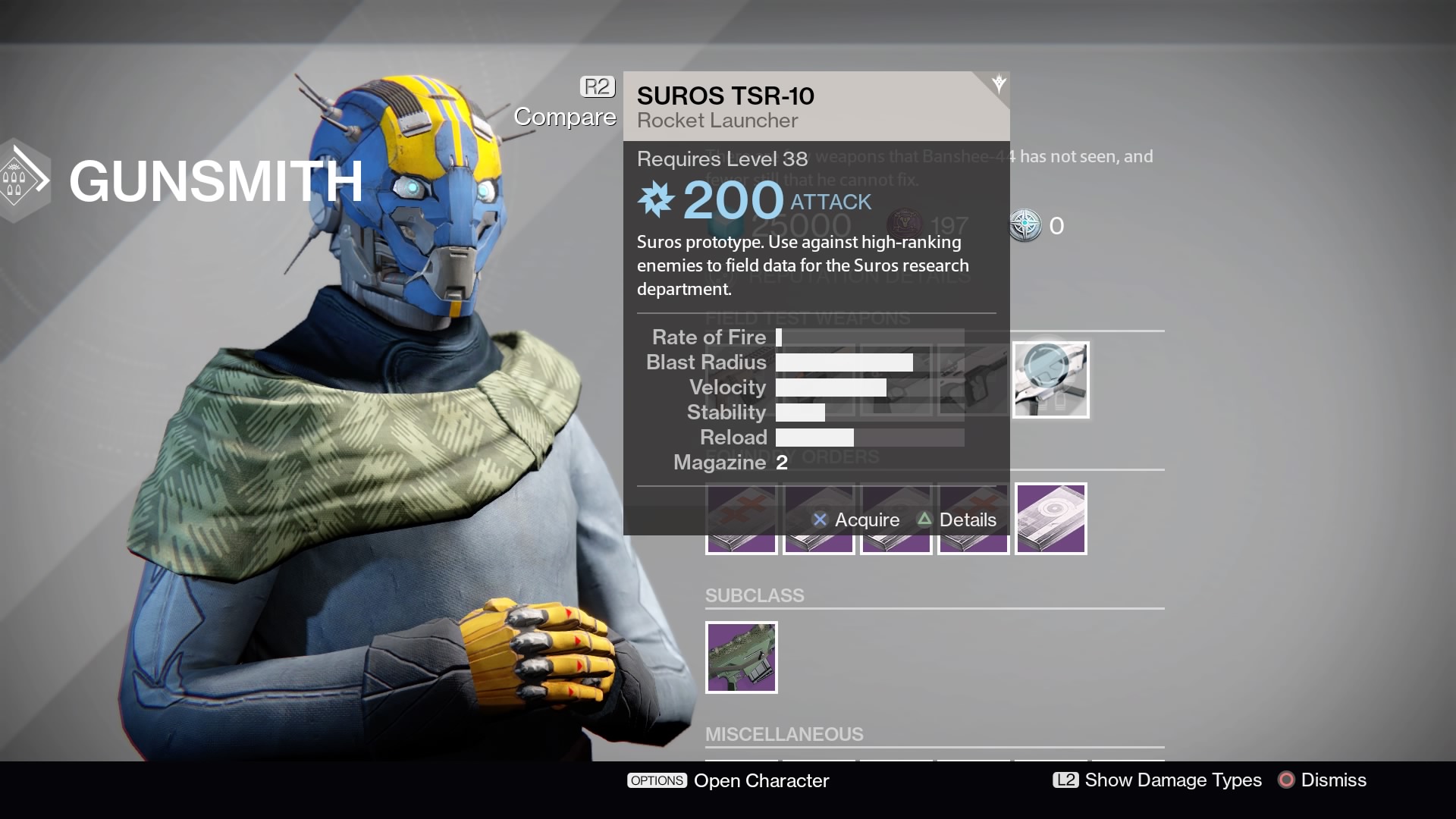Select the attack star icon next to 200
The image size is (1456, 819).
657,200
